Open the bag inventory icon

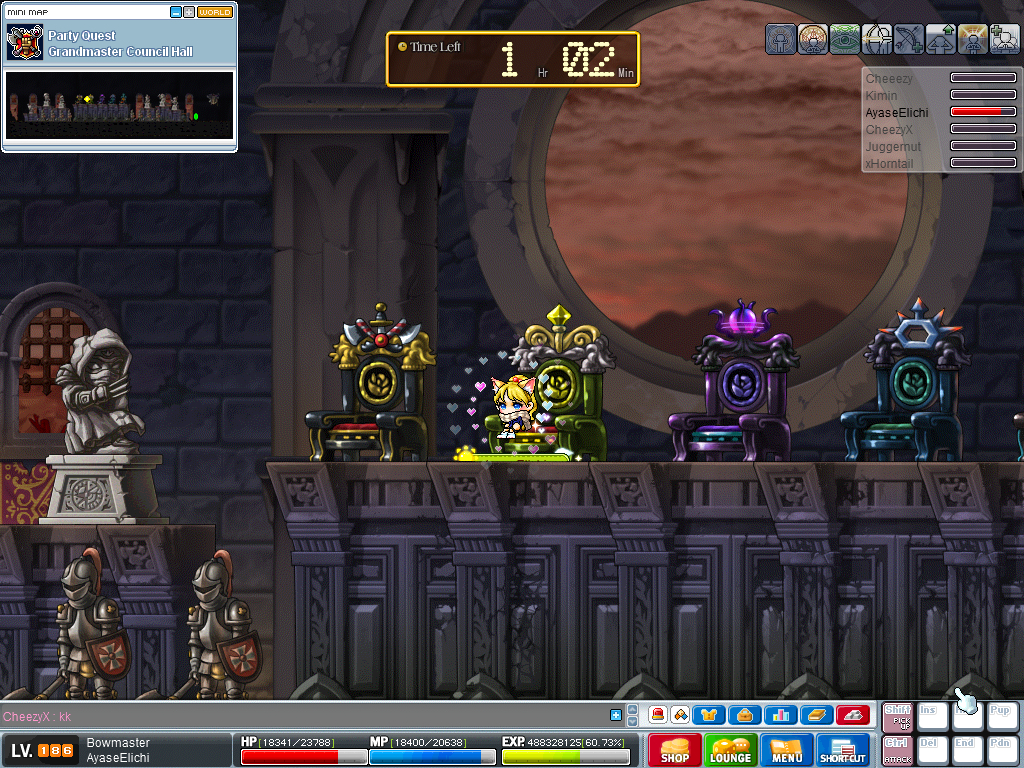coord(744,715)
